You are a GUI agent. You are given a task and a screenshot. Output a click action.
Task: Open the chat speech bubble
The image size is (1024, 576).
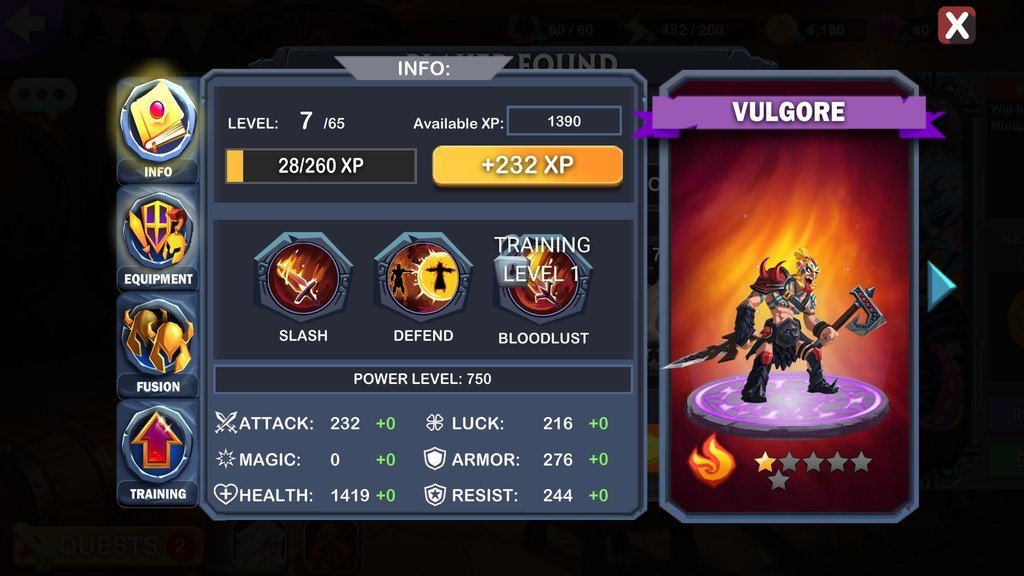coord(42,96)
